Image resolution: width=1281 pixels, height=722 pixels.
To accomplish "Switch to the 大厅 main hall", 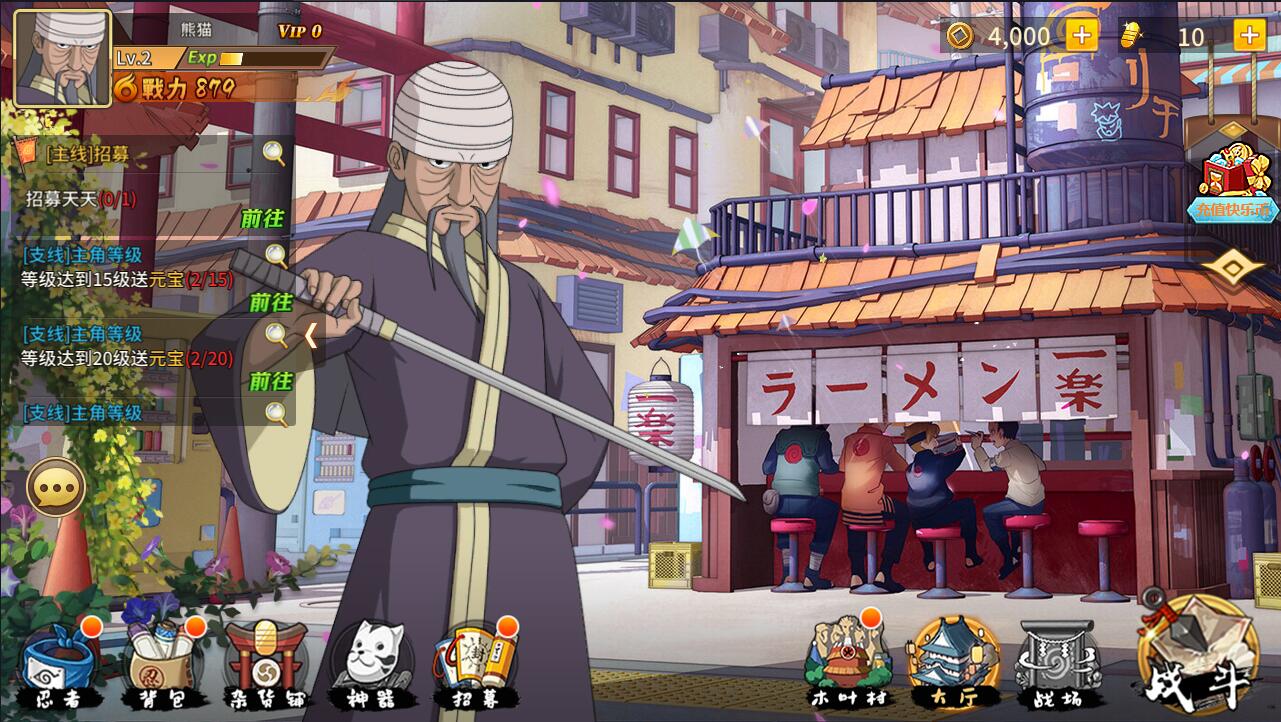I will pyautogui.click(x=953, y=662).
